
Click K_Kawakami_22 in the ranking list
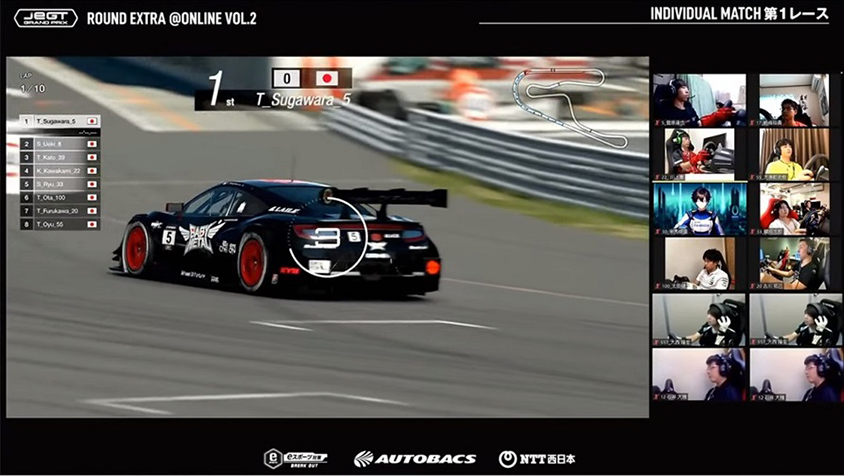click(x=60, y=171)
